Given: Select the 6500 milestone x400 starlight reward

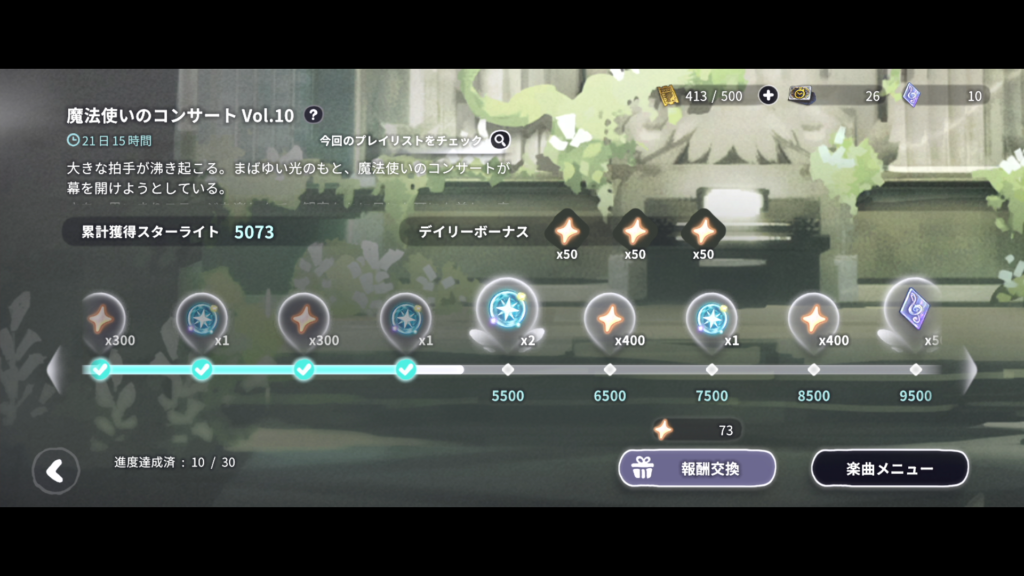Looking at the screenshot, I should (610, 319).
